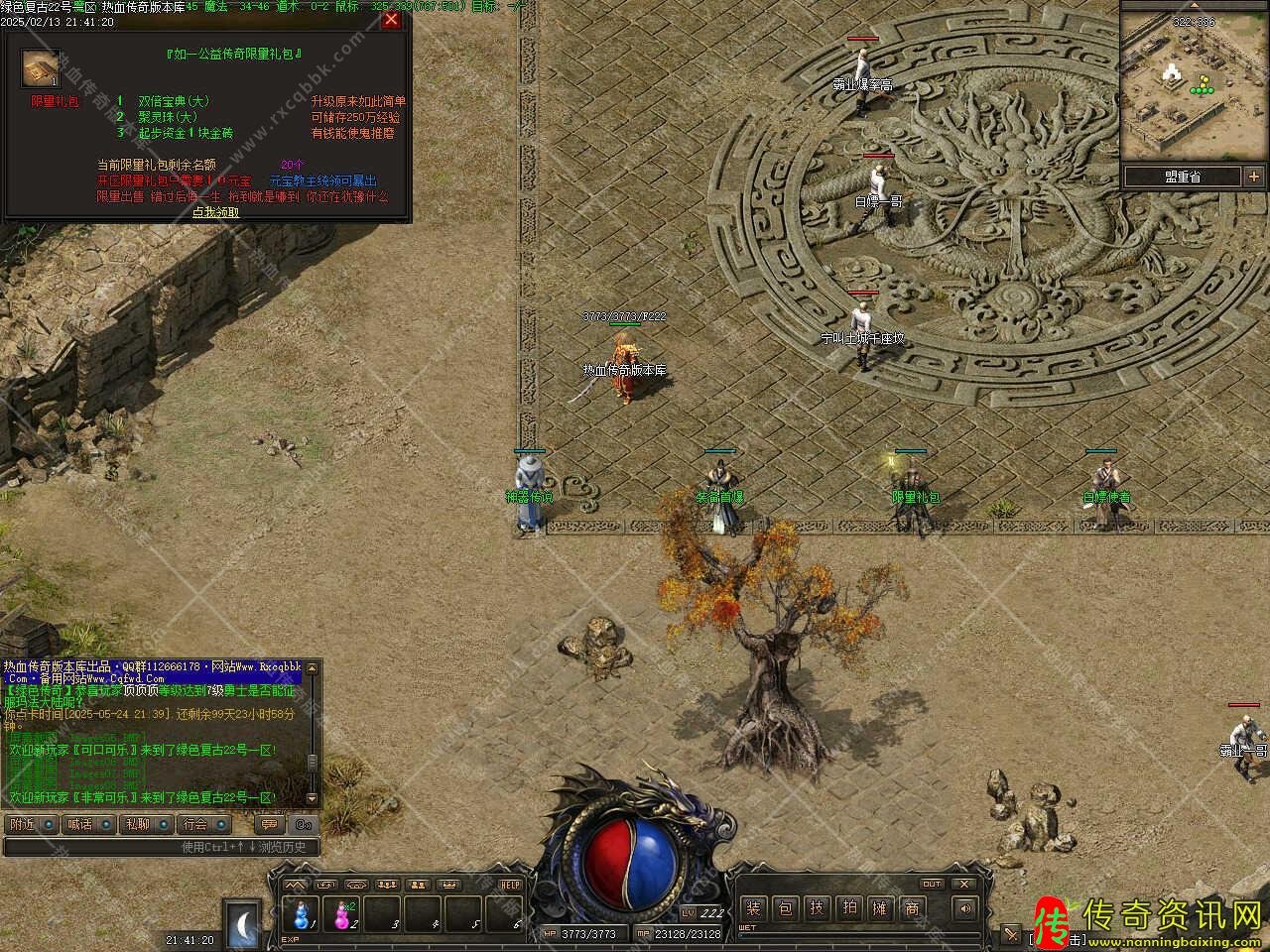Image resolution: width=1270 pixels, height=952 pixels.
Task: Switch chat to the 附近 nearby channel
Action: click(28, 824)
